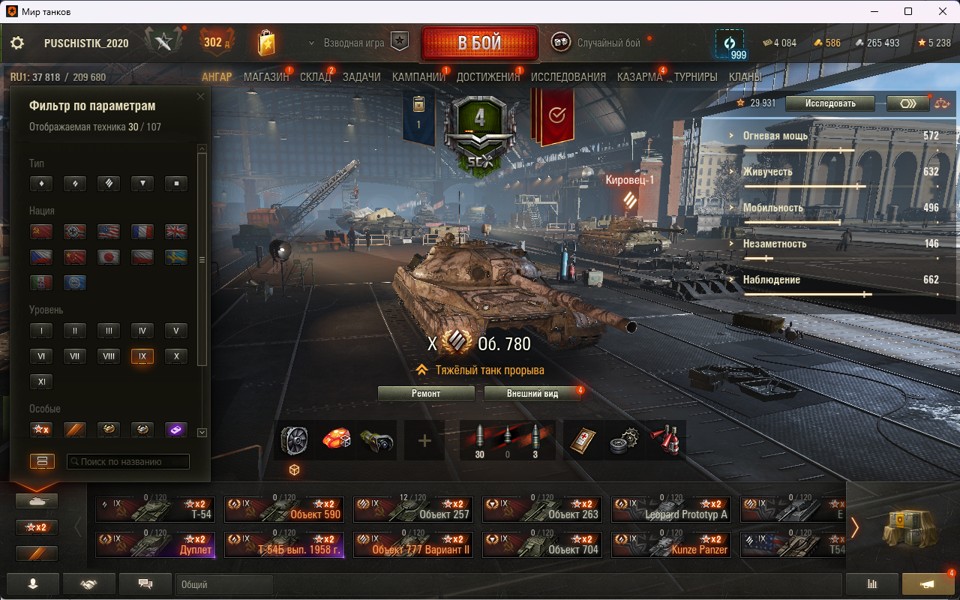
Task: Open the СКЛАД tab
Action: (x=315, y=77)
